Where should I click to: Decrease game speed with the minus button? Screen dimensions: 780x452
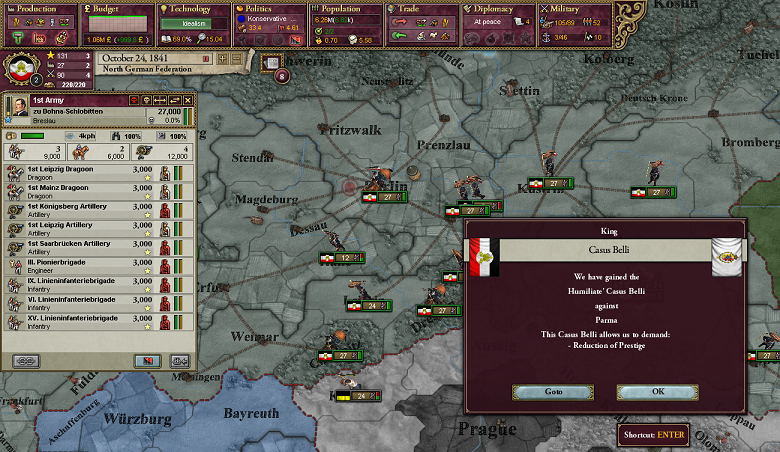pyautogui.click(x=236, y=59)
